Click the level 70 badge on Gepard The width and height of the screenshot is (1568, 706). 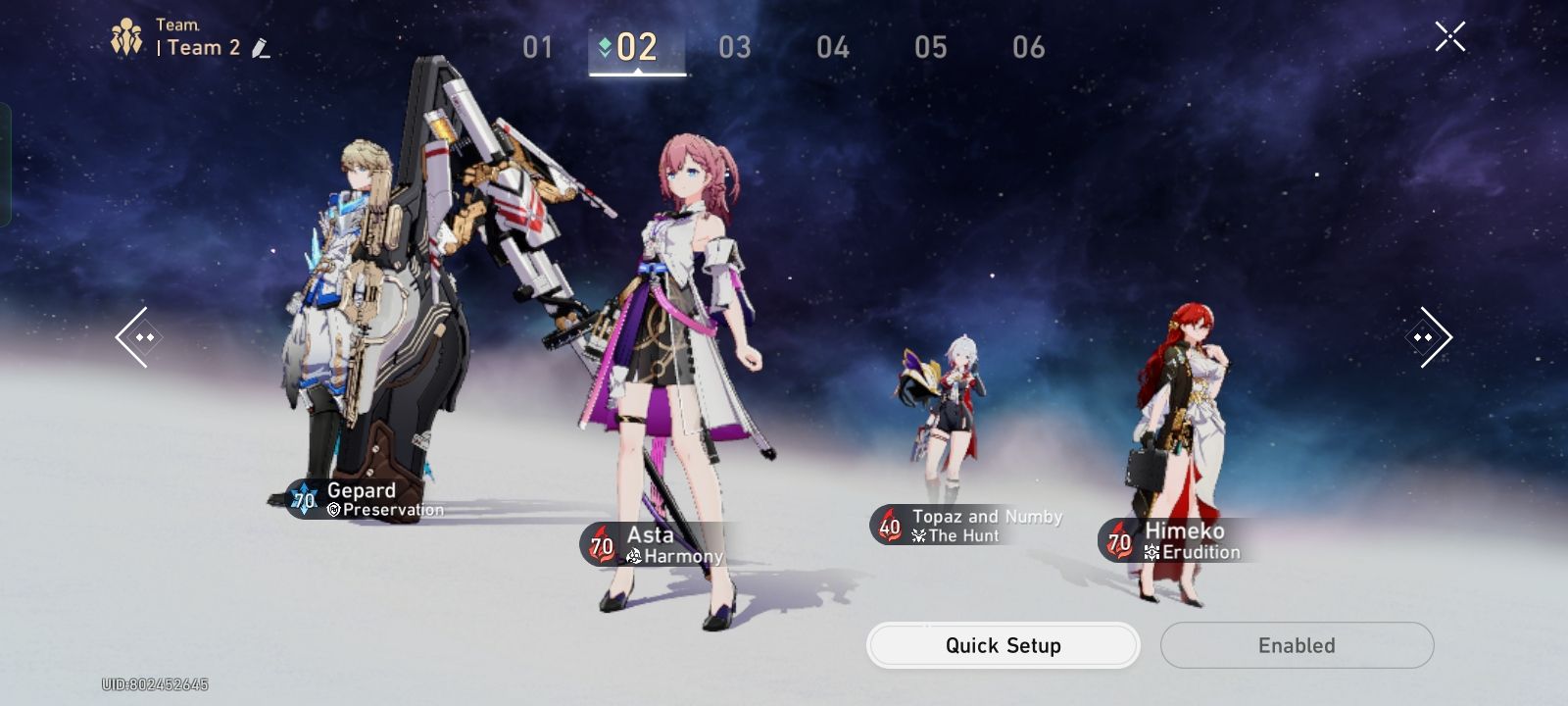pos(304,498)
